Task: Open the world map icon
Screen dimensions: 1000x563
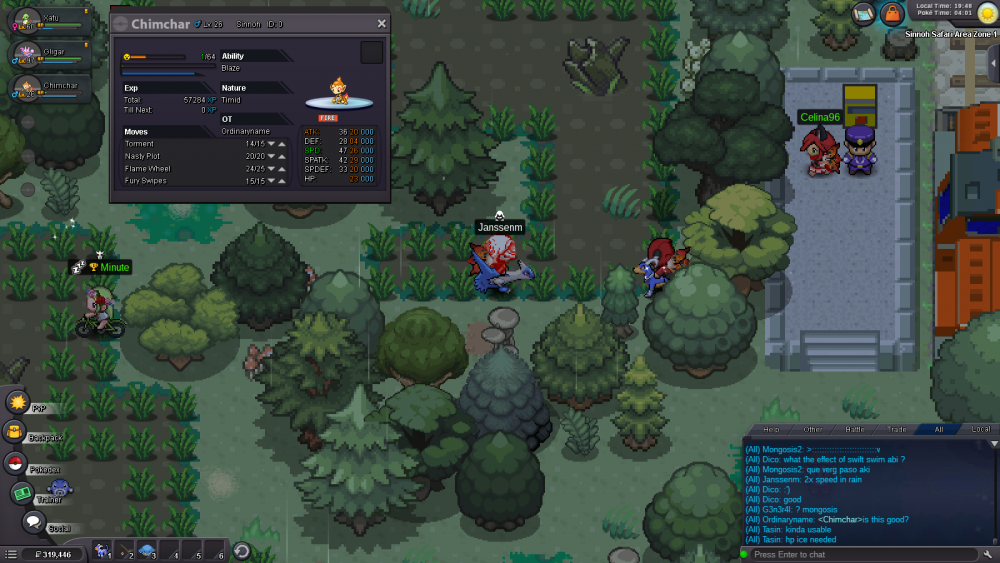Action: coord(864,13)
